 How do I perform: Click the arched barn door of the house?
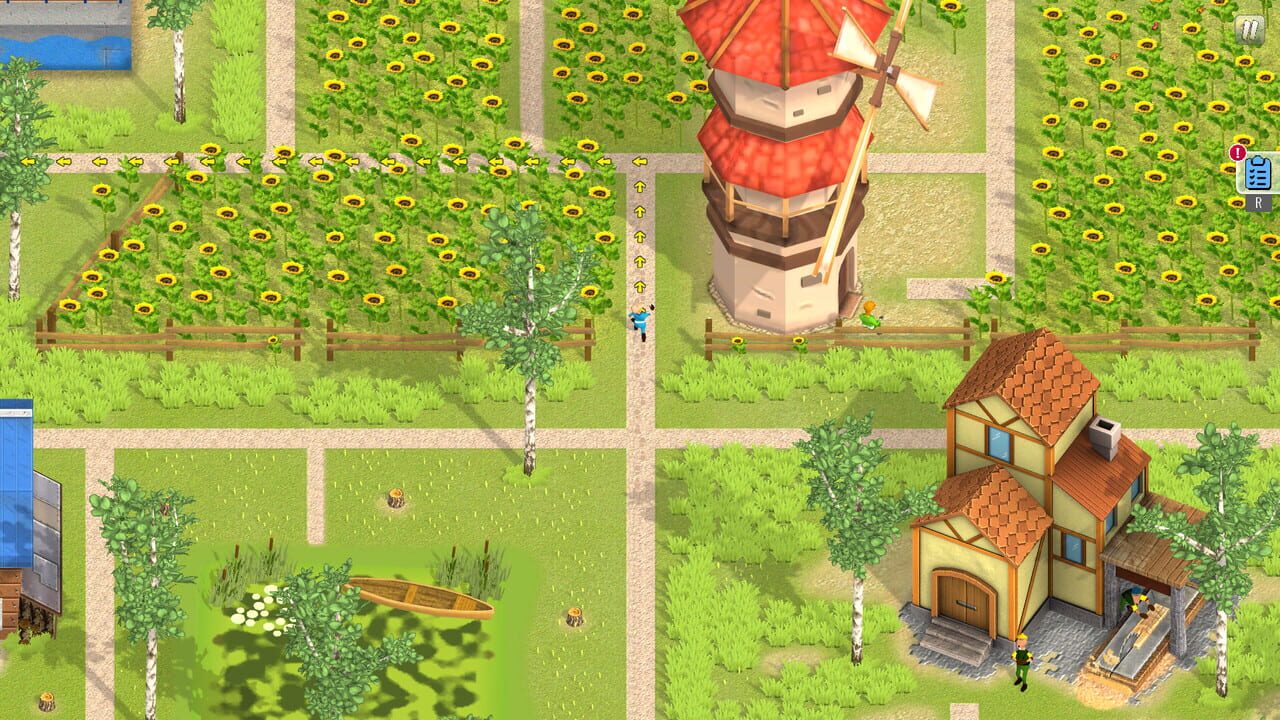tap(963, 600)
